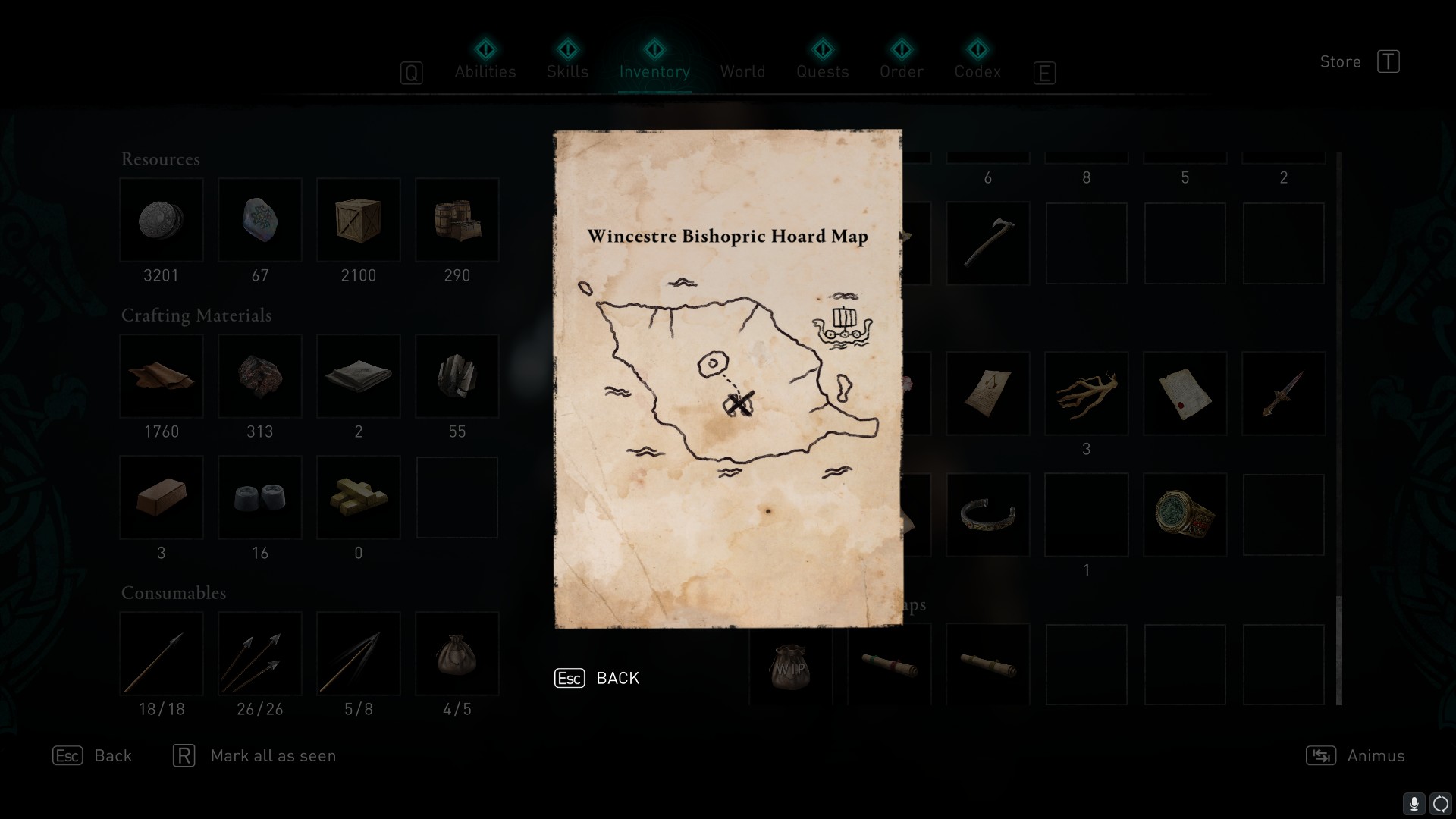Select the rations pouch consumable
The height and width of the screenshot is (819, 1456).
457,654
